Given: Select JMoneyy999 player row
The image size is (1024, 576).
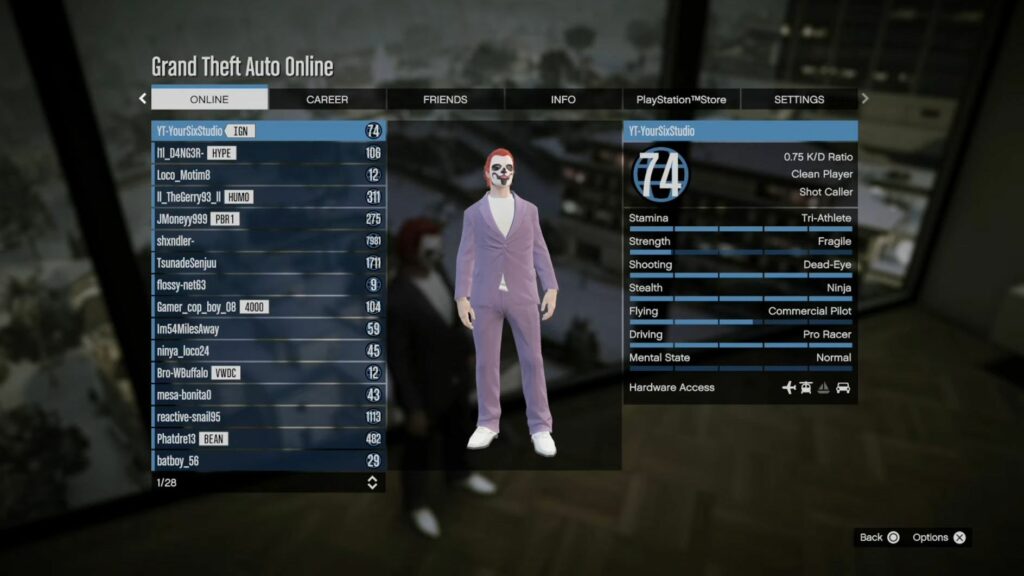Looking at the screenshot, I should tap(268, 219).
